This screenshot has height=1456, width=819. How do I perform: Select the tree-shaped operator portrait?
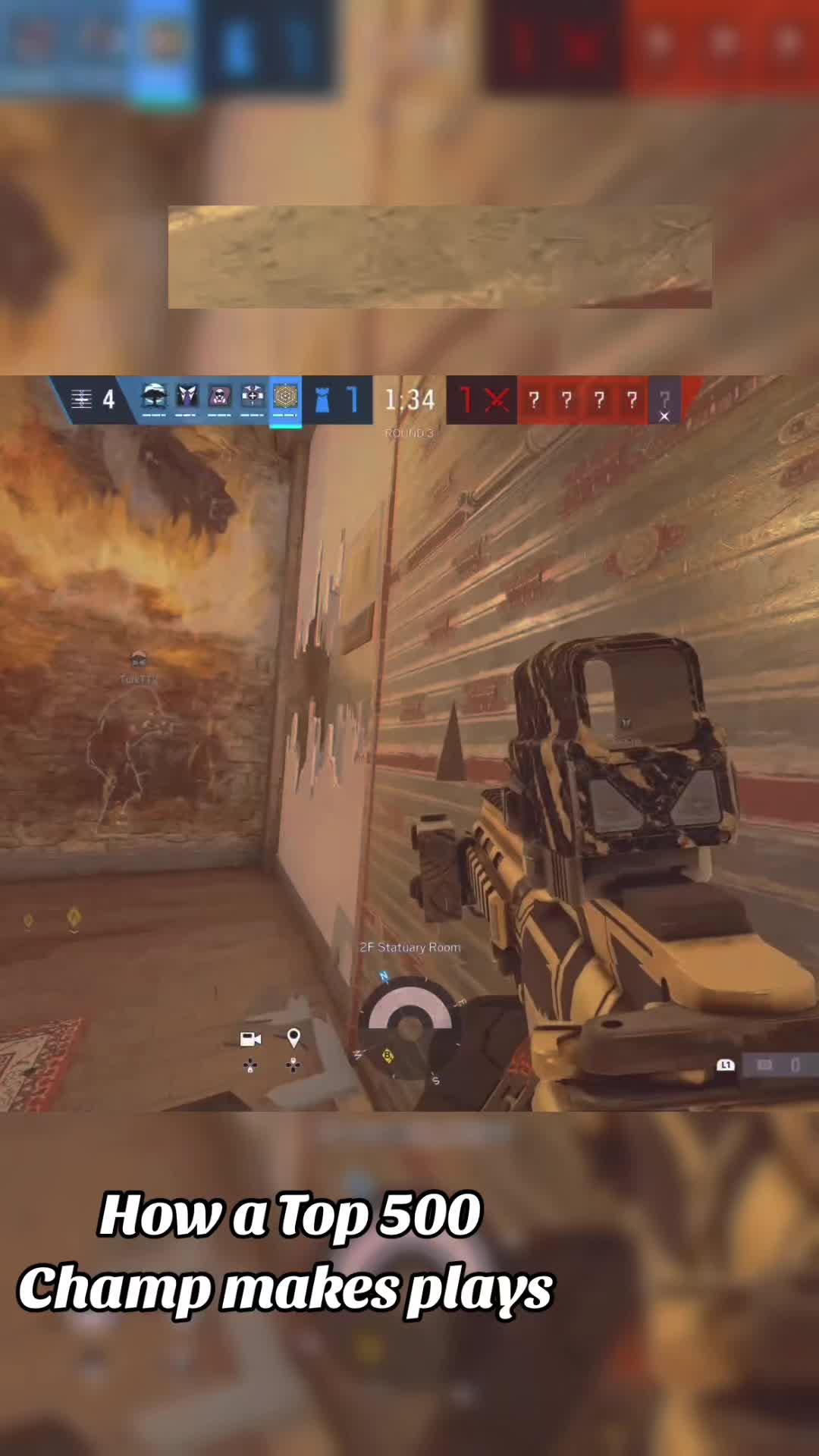point(154,398)
